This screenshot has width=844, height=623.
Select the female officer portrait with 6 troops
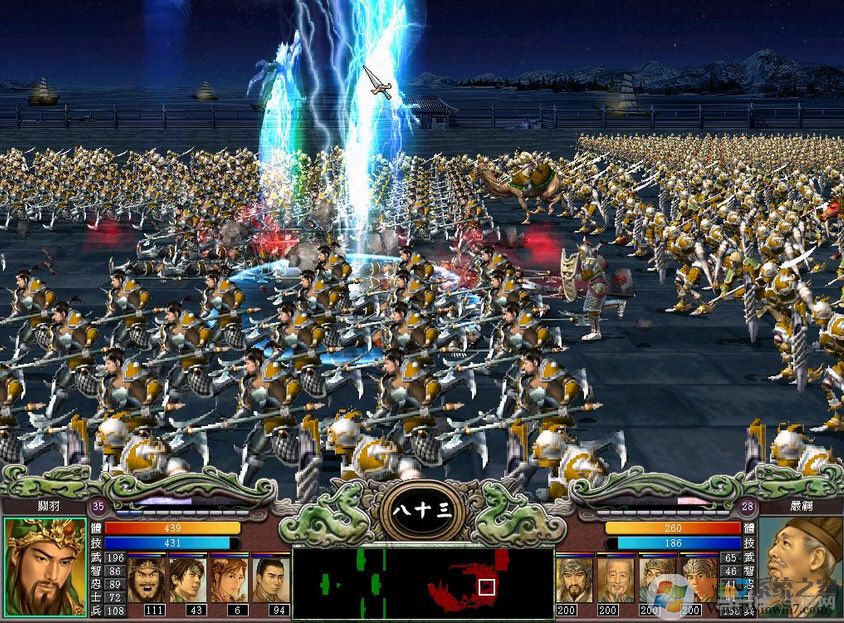coord(229,579)
